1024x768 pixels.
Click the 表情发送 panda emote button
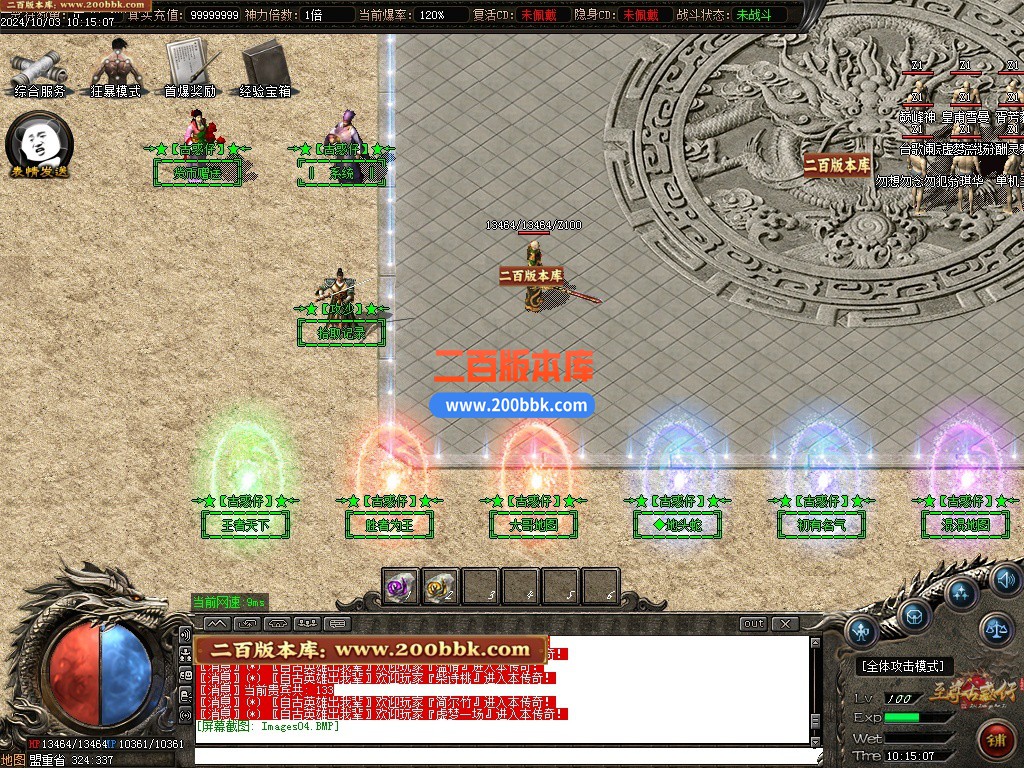coord(40,145)
